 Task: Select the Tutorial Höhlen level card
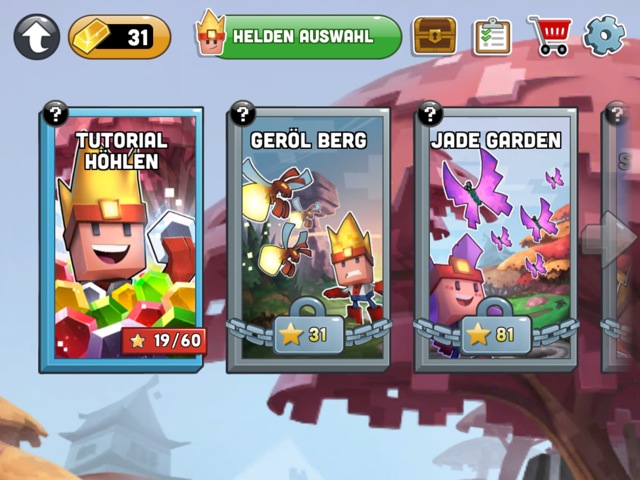(x=121, y=240)
